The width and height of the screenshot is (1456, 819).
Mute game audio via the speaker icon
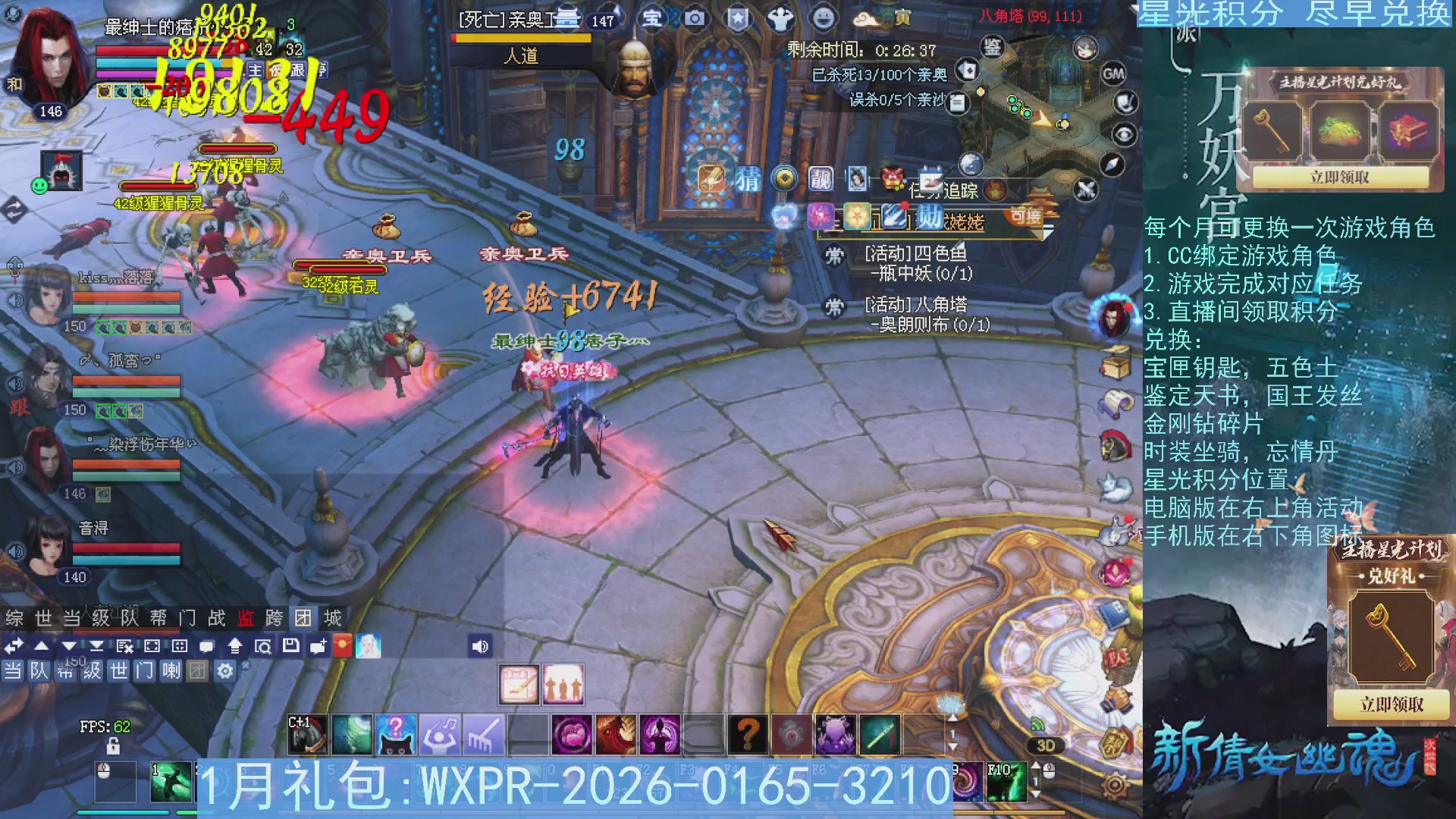[x=479, y=648]
